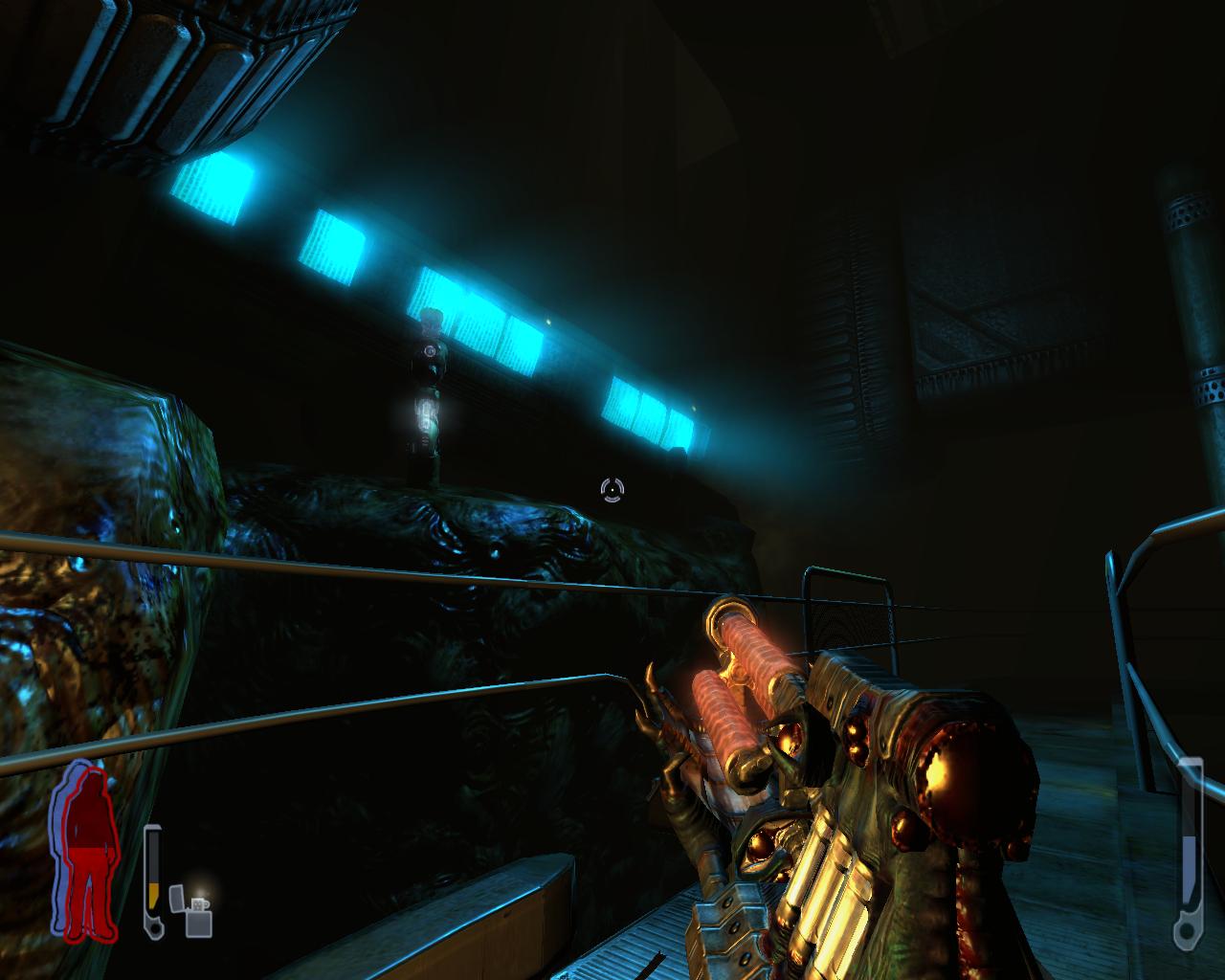Click the lighter icon in the HUD
The image size is (1225, 980).
coord(191,910)
